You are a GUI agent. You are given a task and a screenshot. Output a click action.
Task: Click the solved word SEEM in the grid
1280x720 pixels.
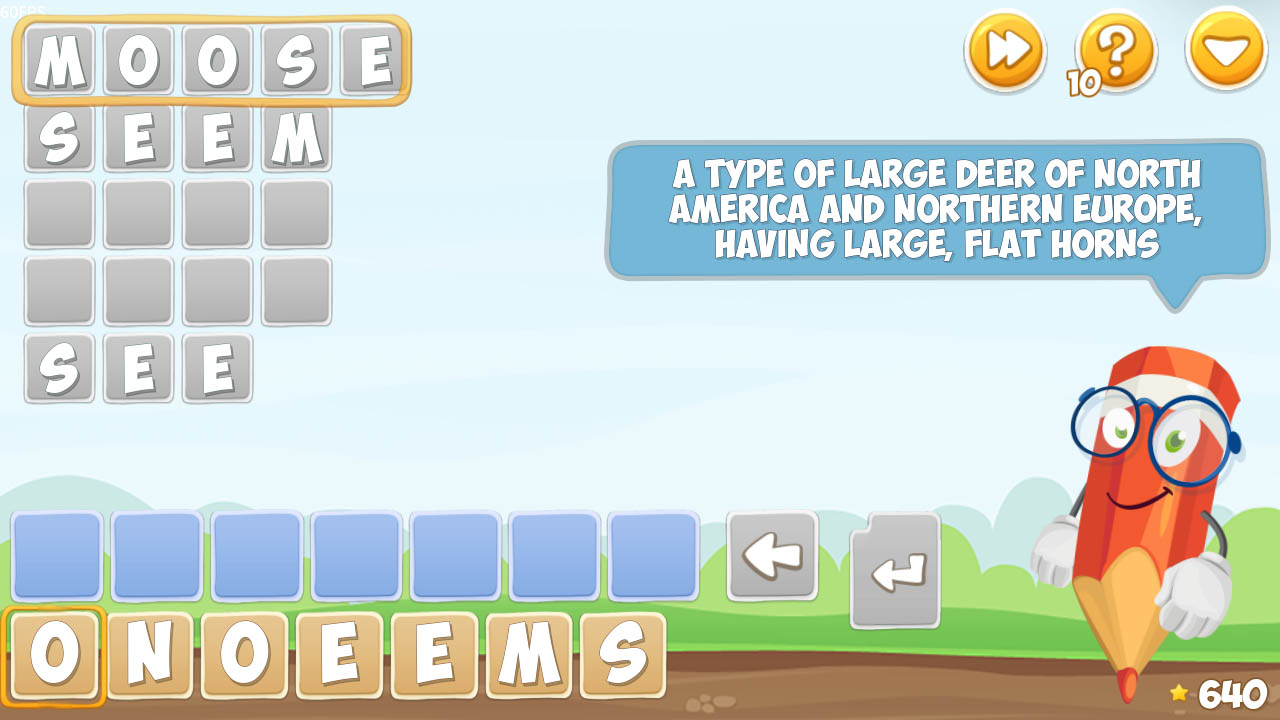[x=177, y=140]
